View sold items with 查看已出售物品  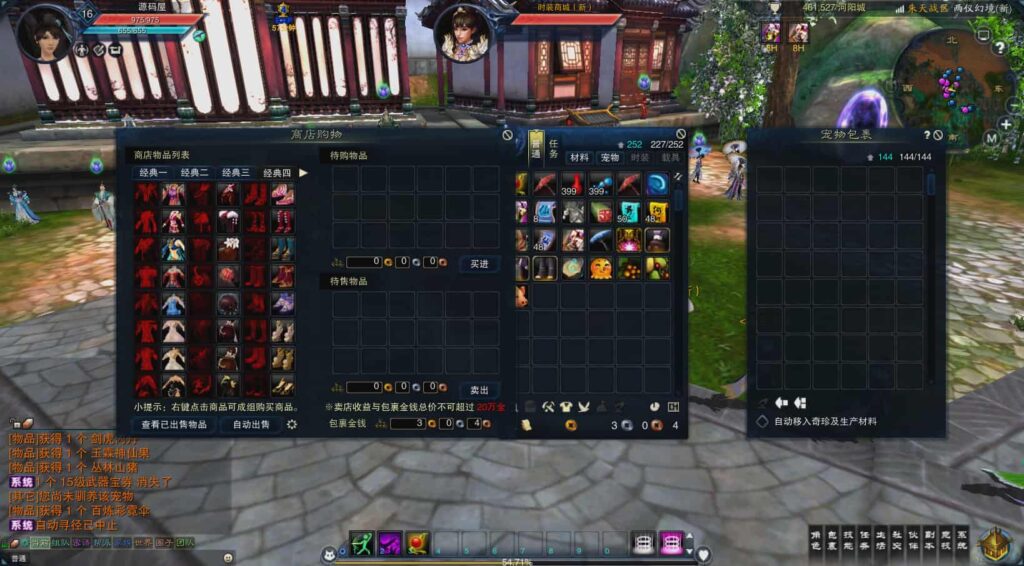coord(174,424)
